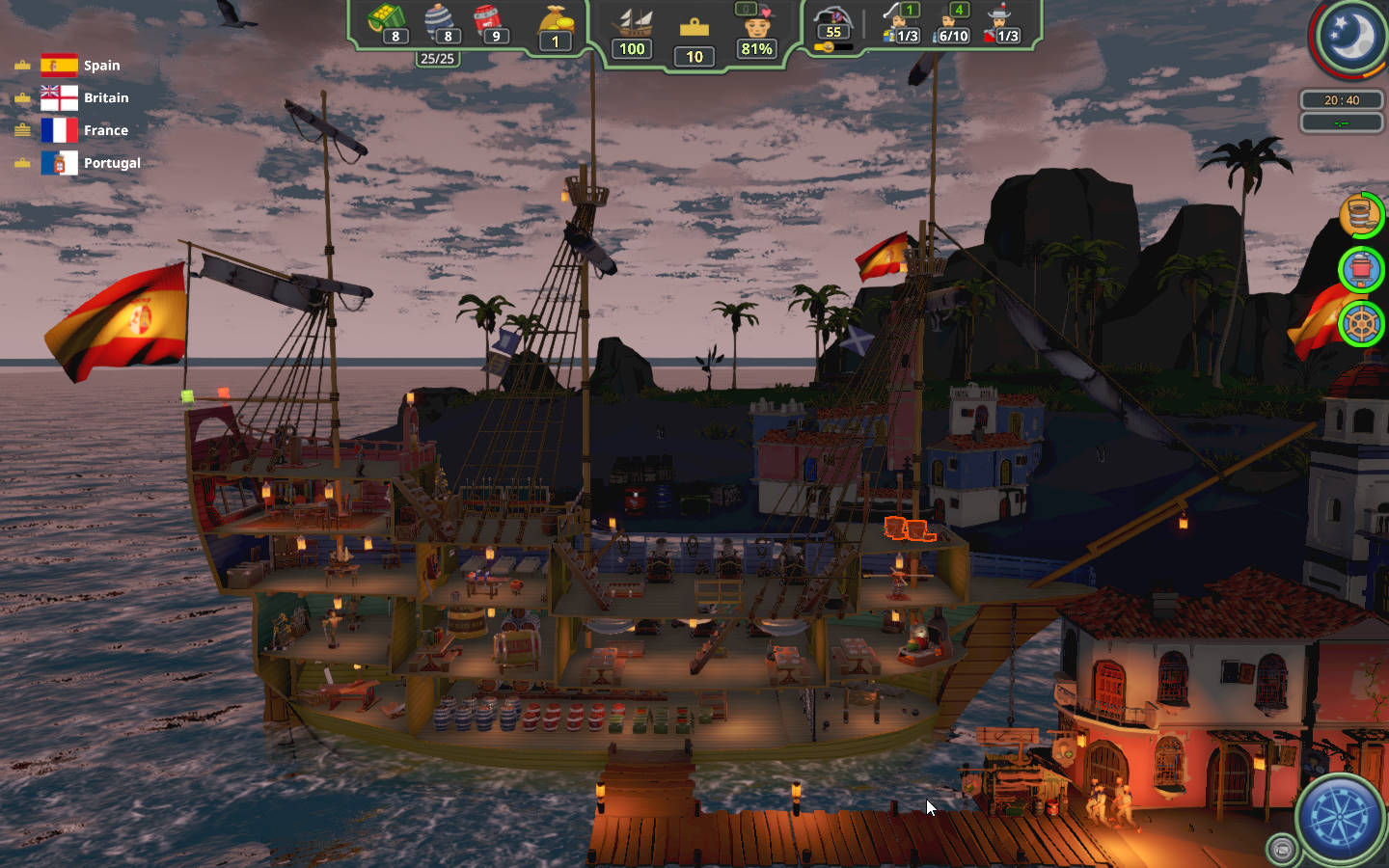The width and height of the screenshot is (1389, 868).
Task: Click the red rum barrel resource
Action: (488, 21)
